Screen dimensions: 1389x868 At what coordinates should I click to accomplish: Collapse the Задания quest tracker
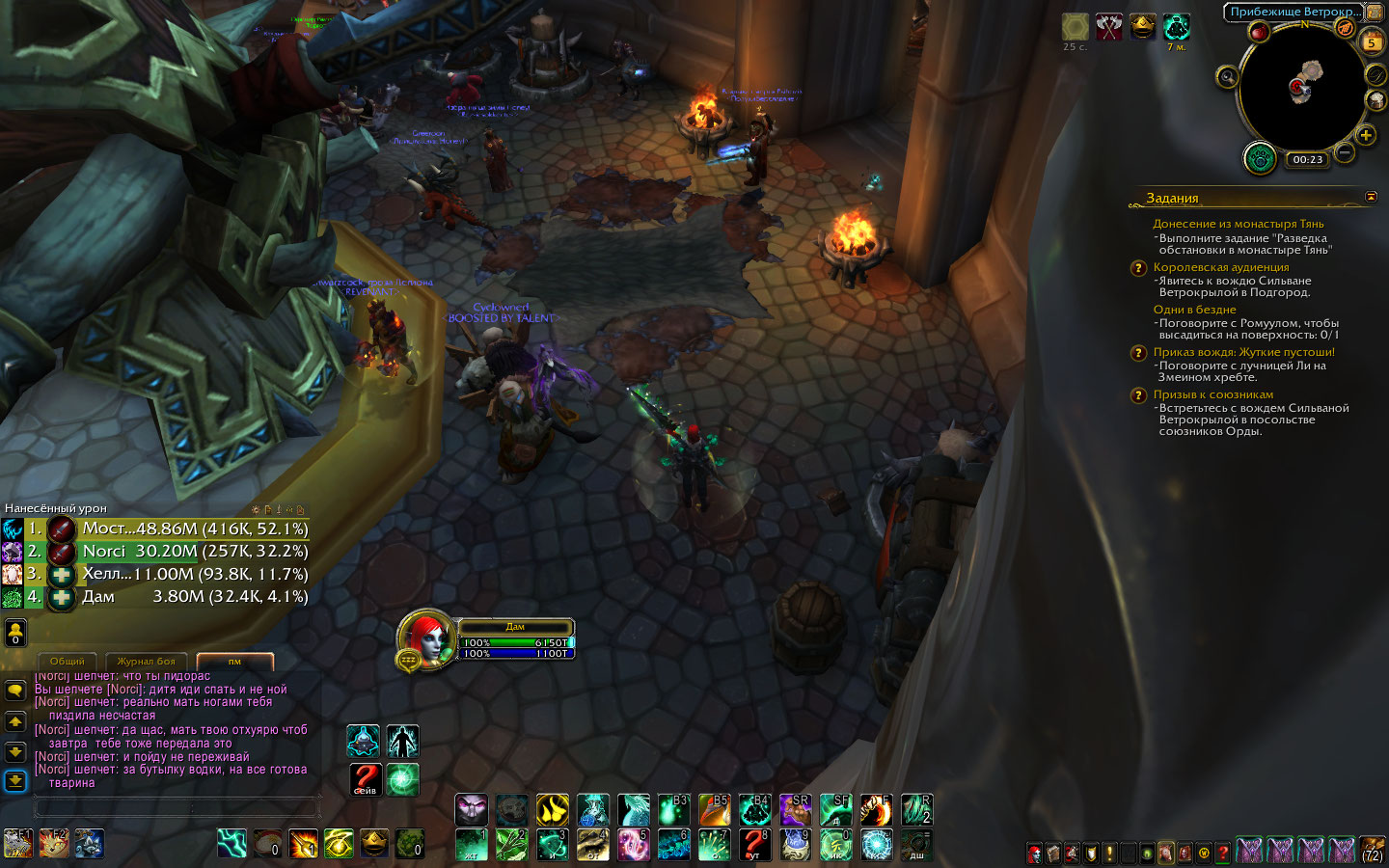[1371, 197]
